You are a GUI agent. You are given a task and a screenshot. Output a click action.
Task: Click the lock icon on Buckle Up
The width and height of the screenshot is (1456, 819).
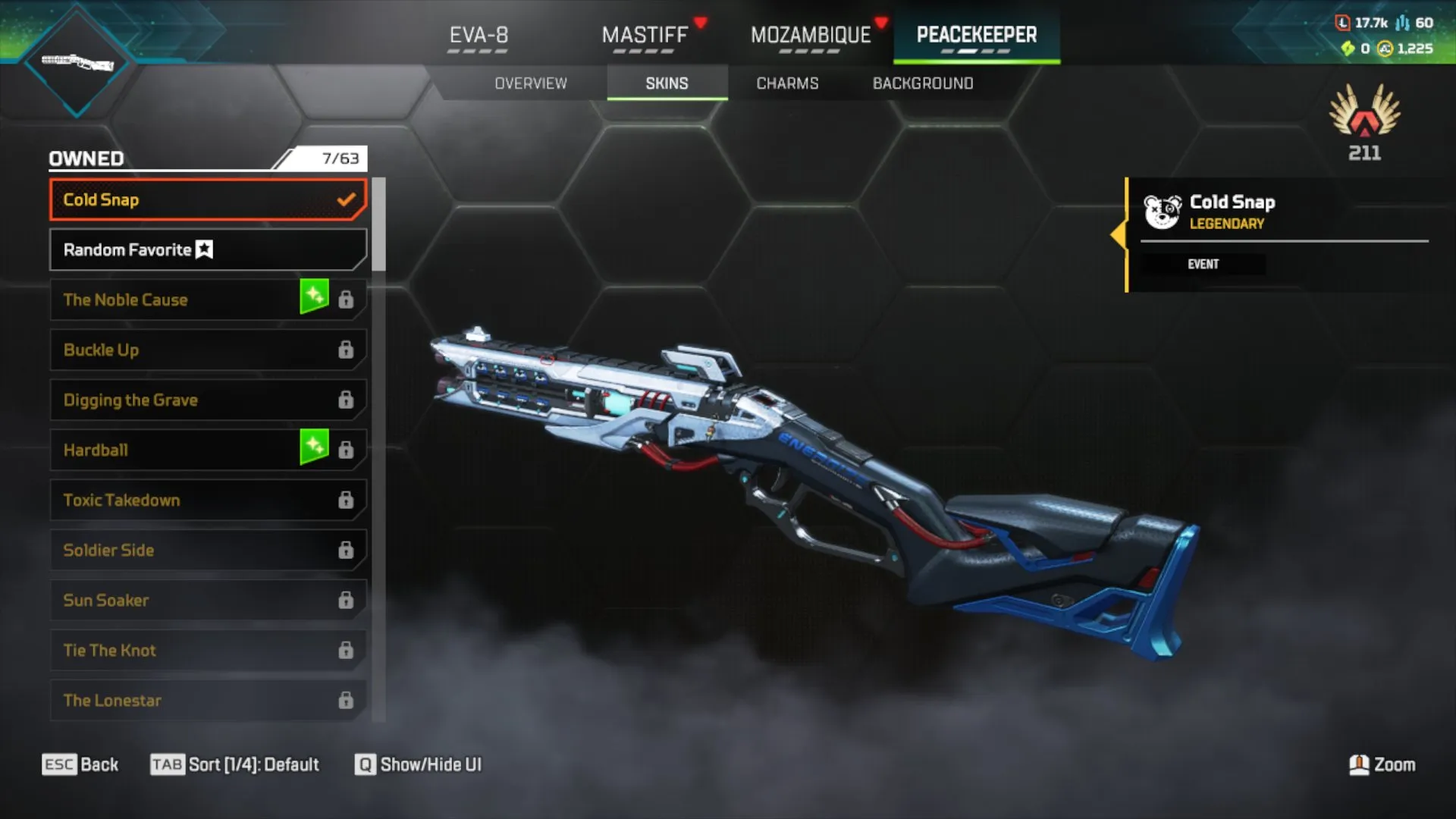(347, 350)
